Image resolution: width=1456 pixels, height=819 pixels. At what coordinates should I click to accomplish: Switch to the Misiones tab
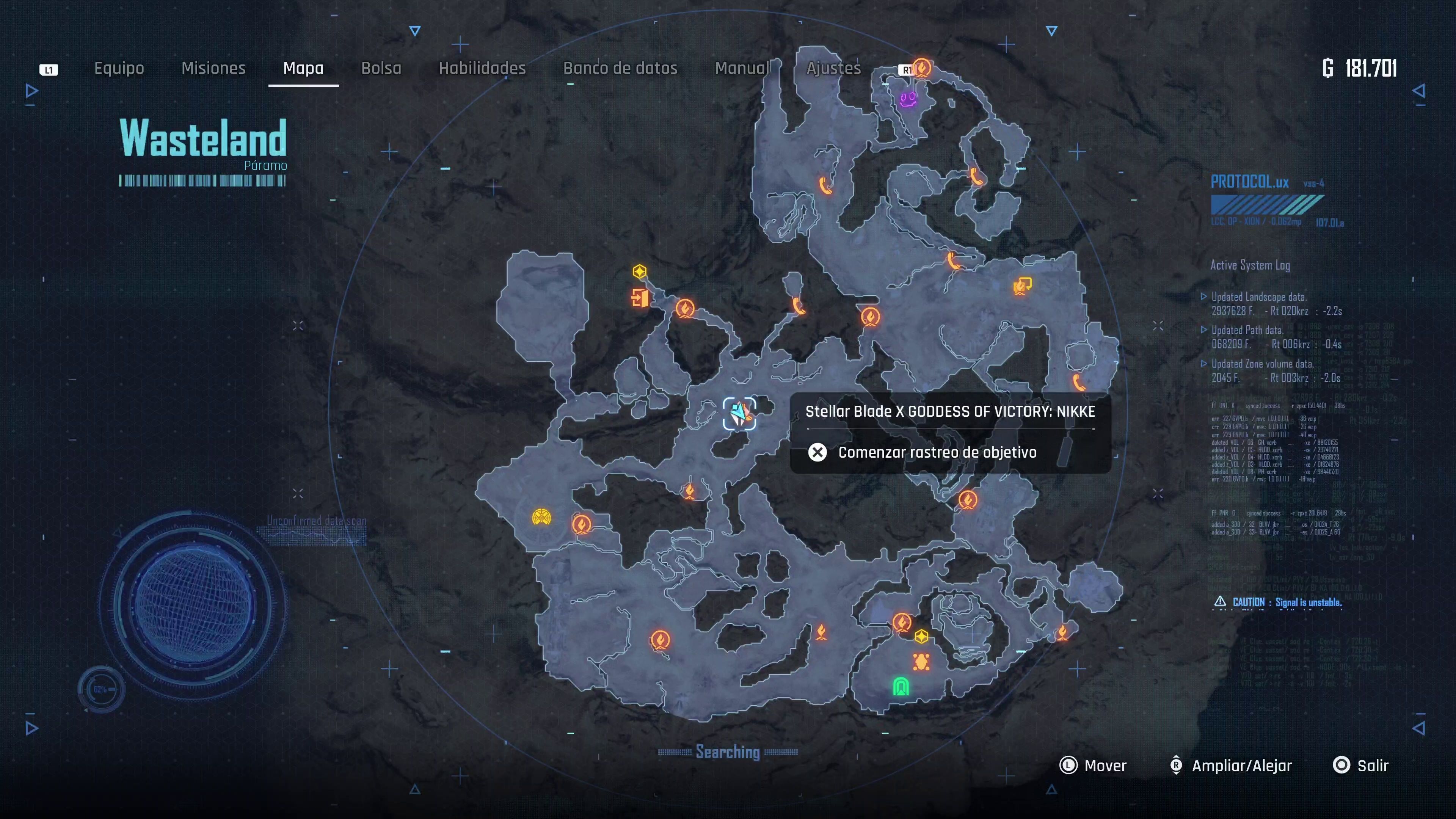tap(213, 68)
